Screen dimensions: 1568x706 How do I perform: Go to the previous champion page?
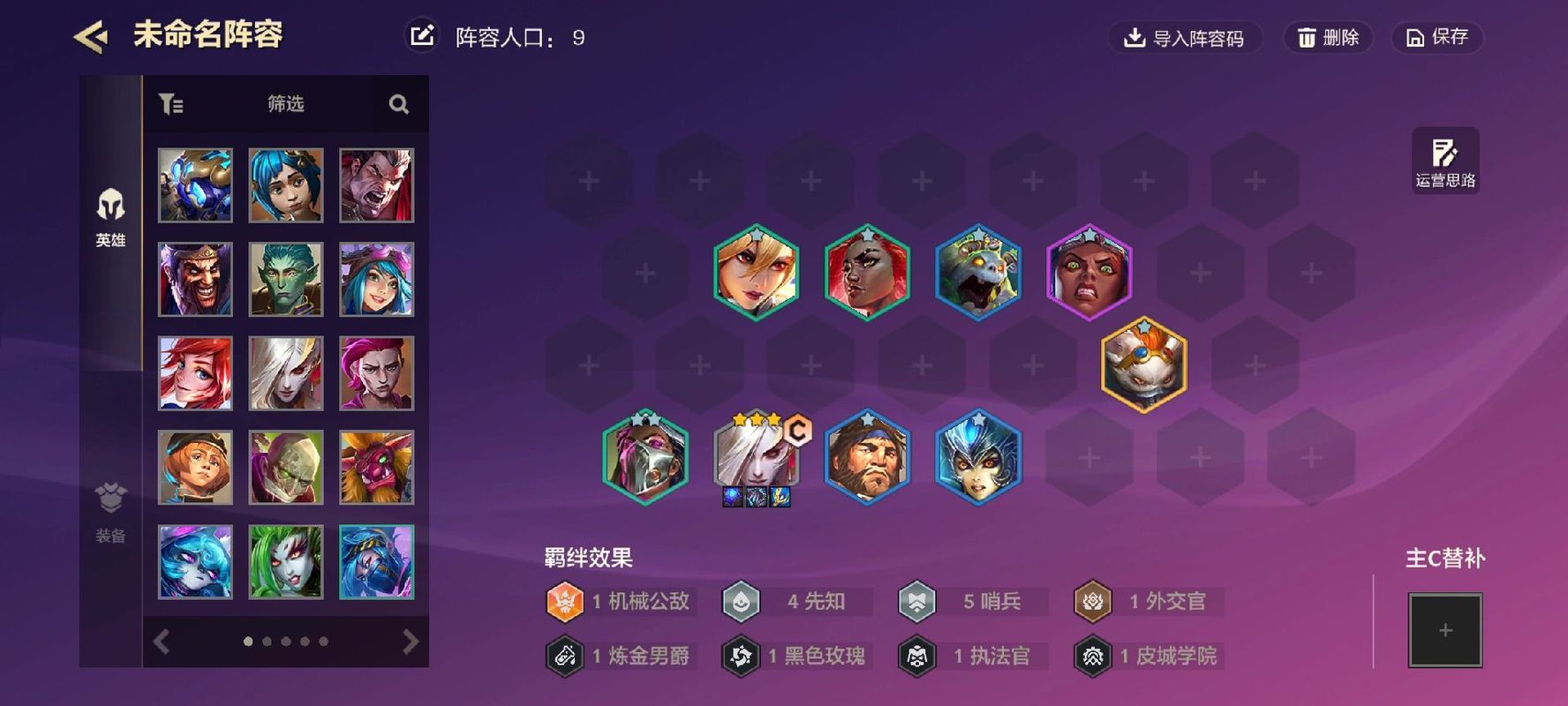coord(162,642)
